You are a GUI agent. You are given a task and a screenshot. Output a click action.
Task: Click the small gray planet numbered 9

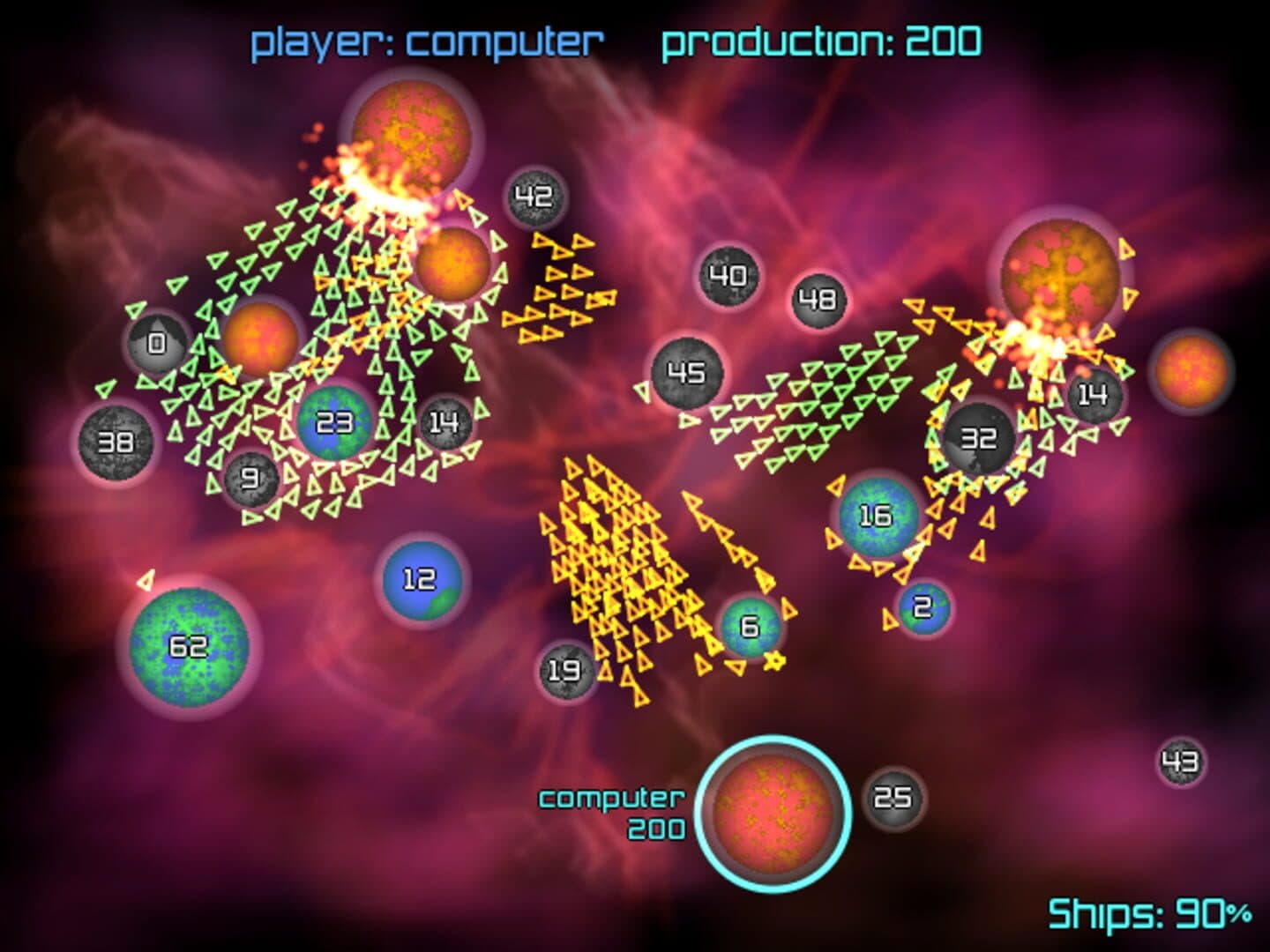[x=251, y=479]
